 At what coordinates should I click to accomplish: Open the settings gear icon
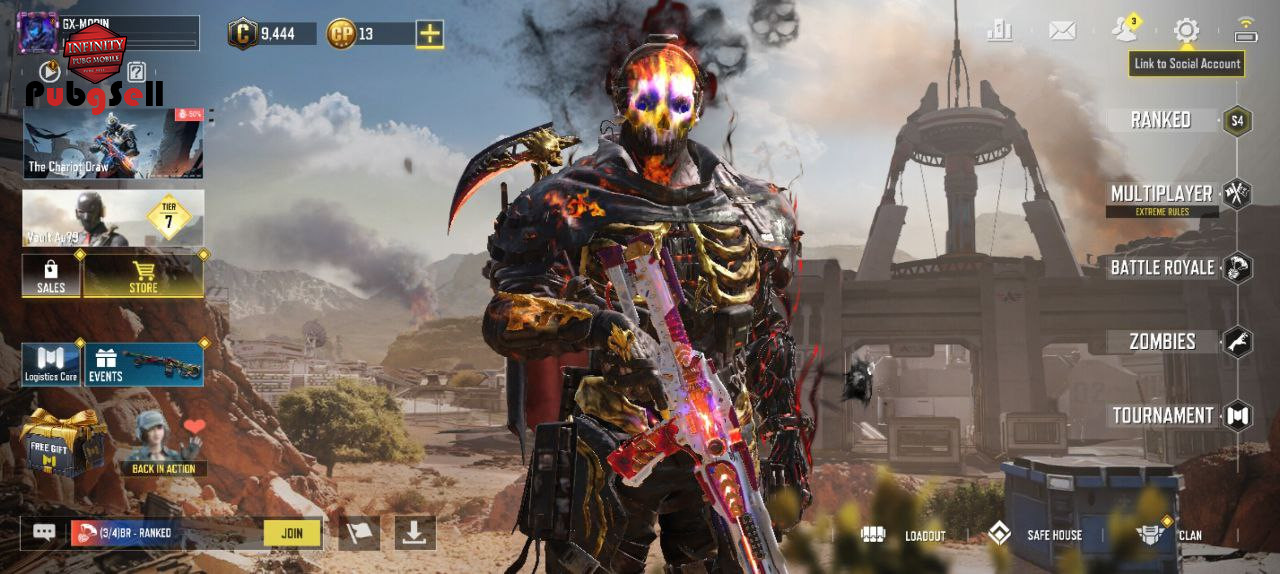[x=1186, y=30]
